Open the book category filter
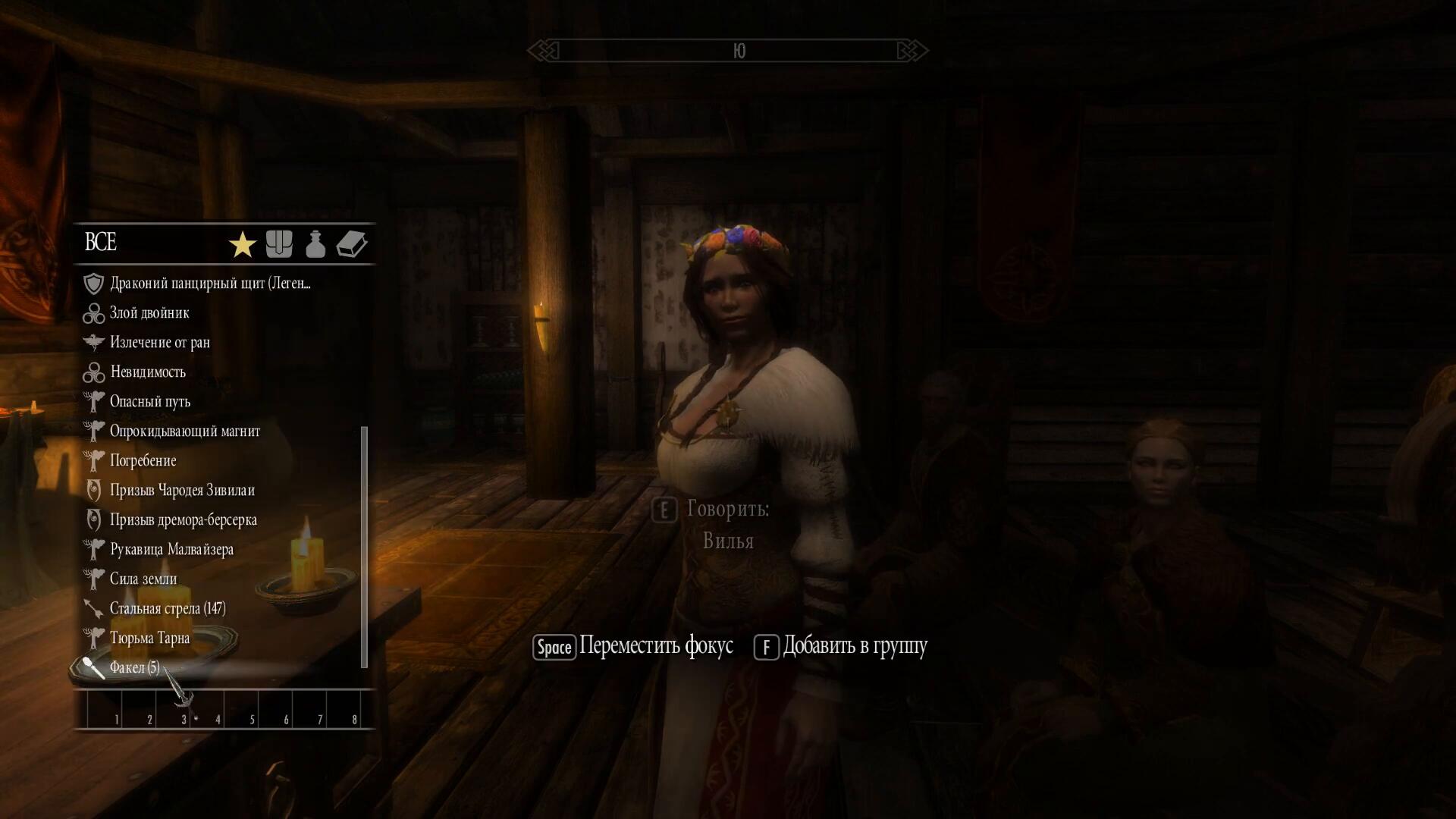The height and width of the screenshot is (819, 1456). pos(352,244)
